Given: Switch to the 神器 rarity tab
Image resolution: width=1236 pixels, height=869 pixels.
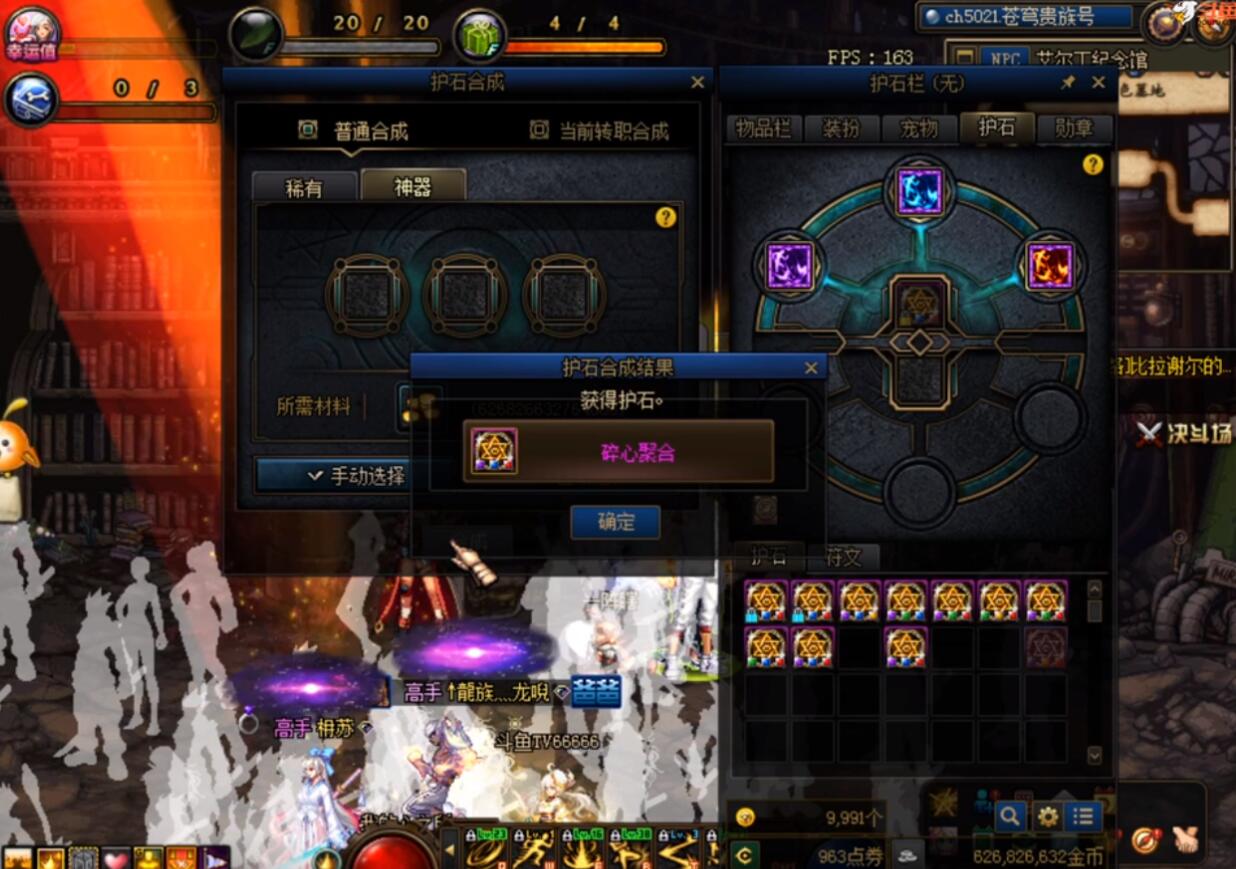Looking at the screenshot, I should click(x=412, y=187).
